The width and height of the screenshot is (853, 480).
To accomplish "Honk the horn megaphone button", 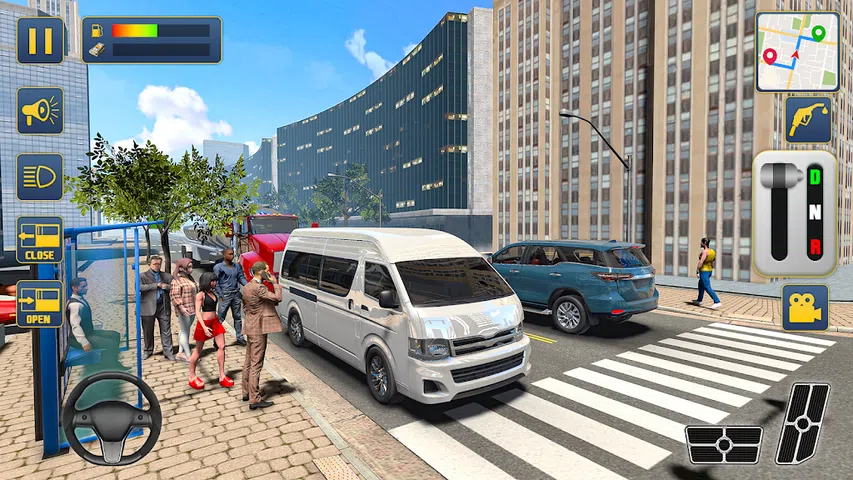I will (x=40, y=111).
